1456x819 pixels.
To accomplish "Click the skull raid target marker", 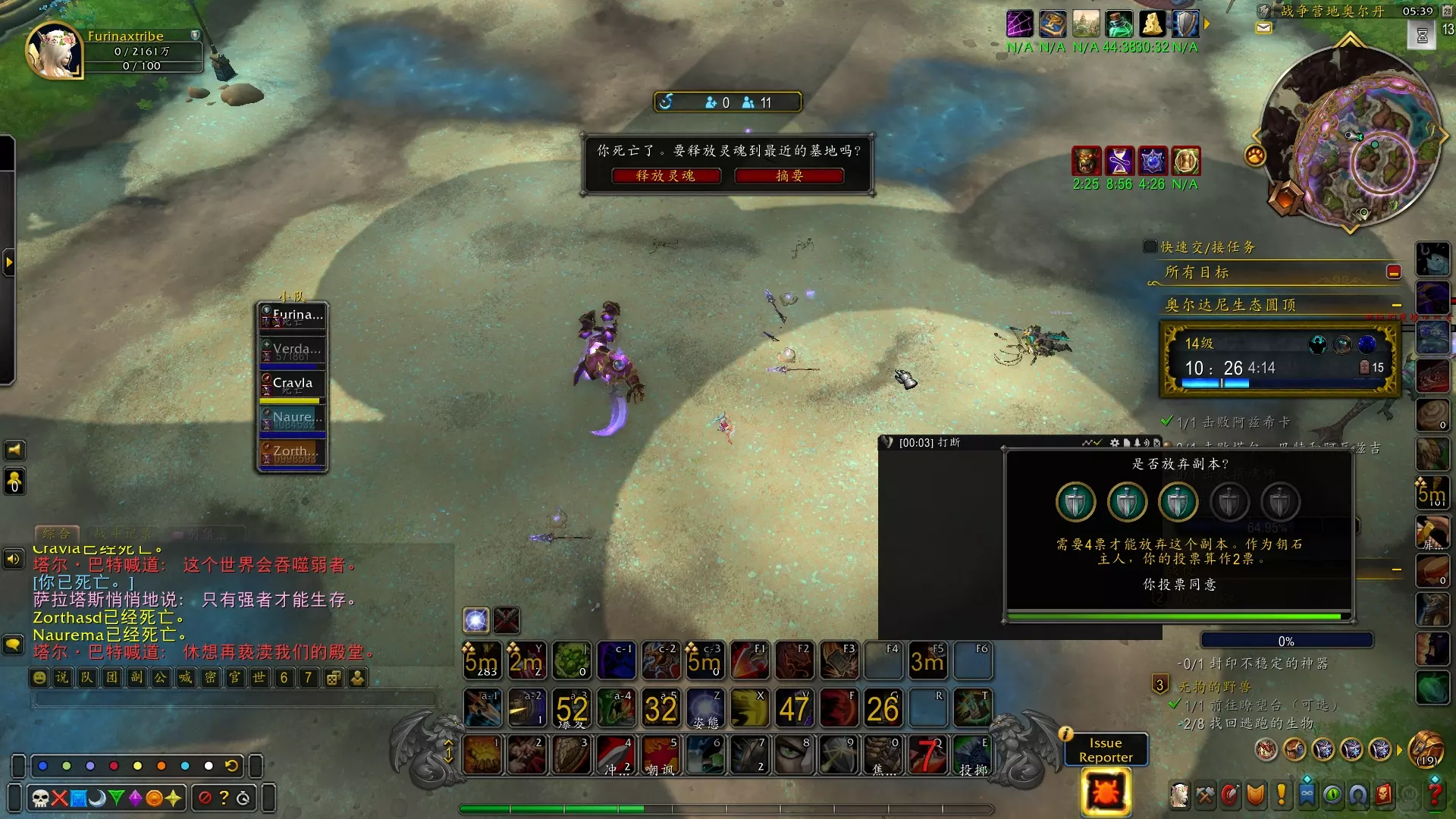I will pyautogui.click(x=41, y=798).
